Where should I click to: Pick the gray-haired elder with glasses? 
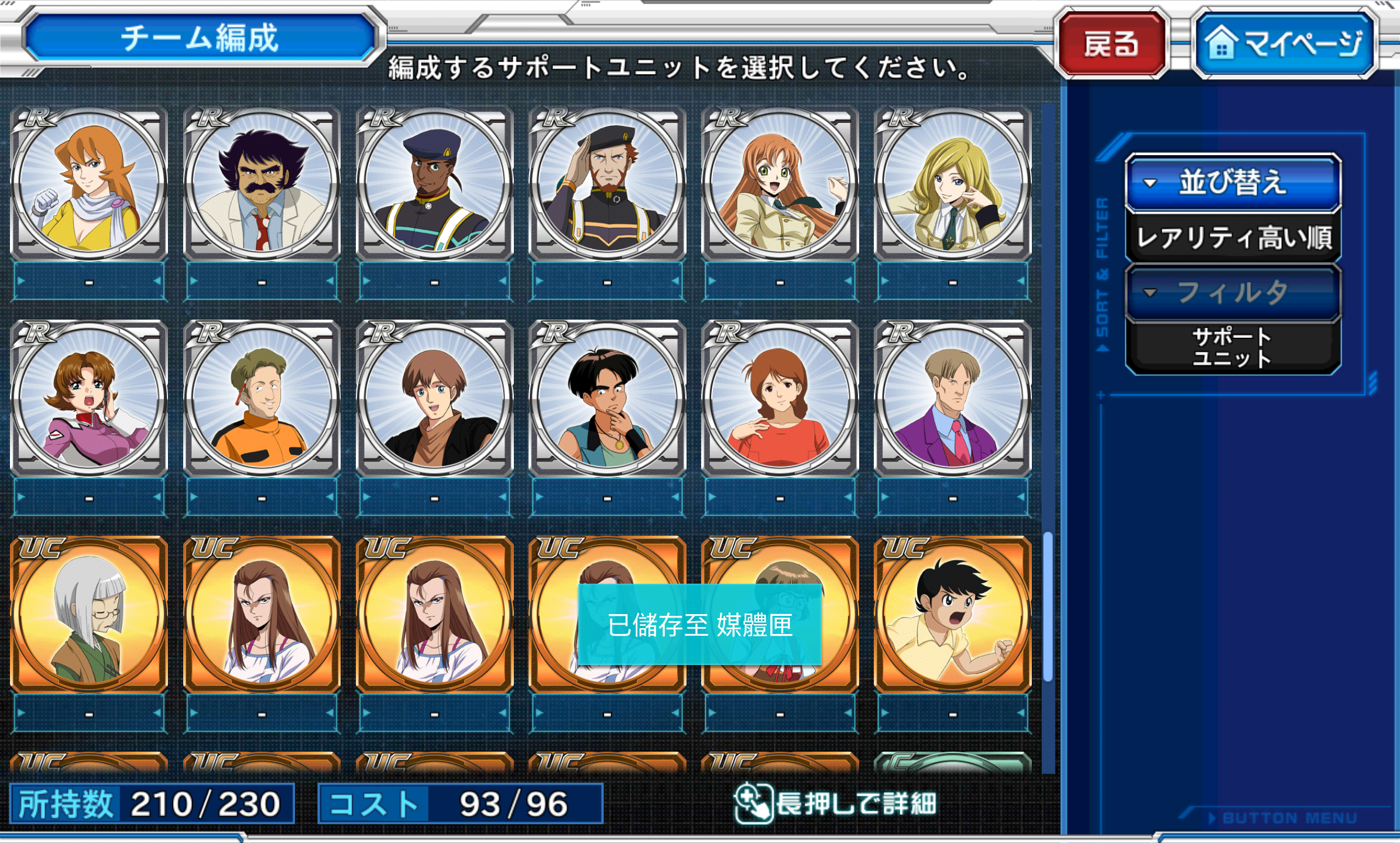tap(89, 615)
